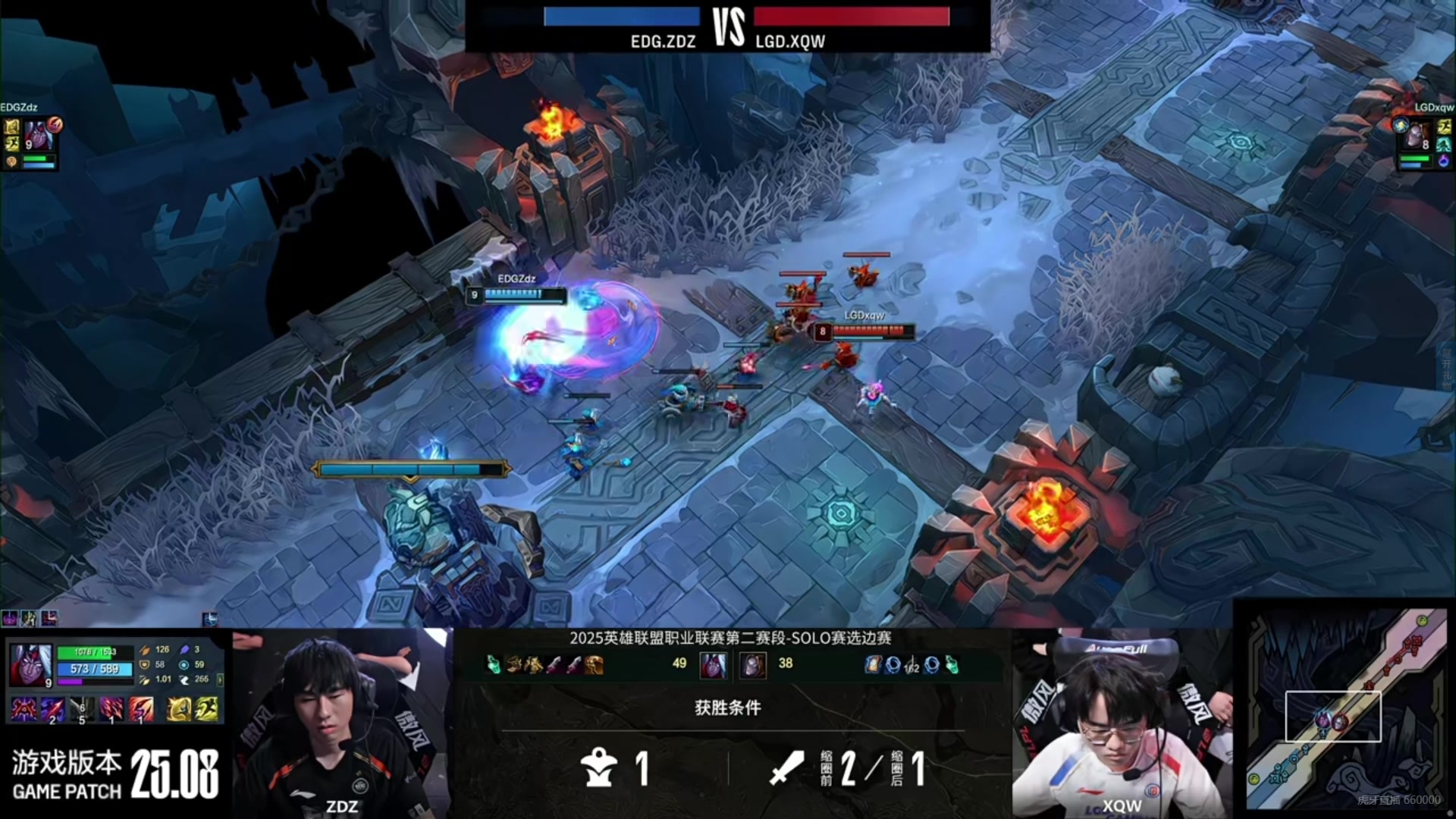Click the Varus portrait in the scoreboard

point(712,665)
